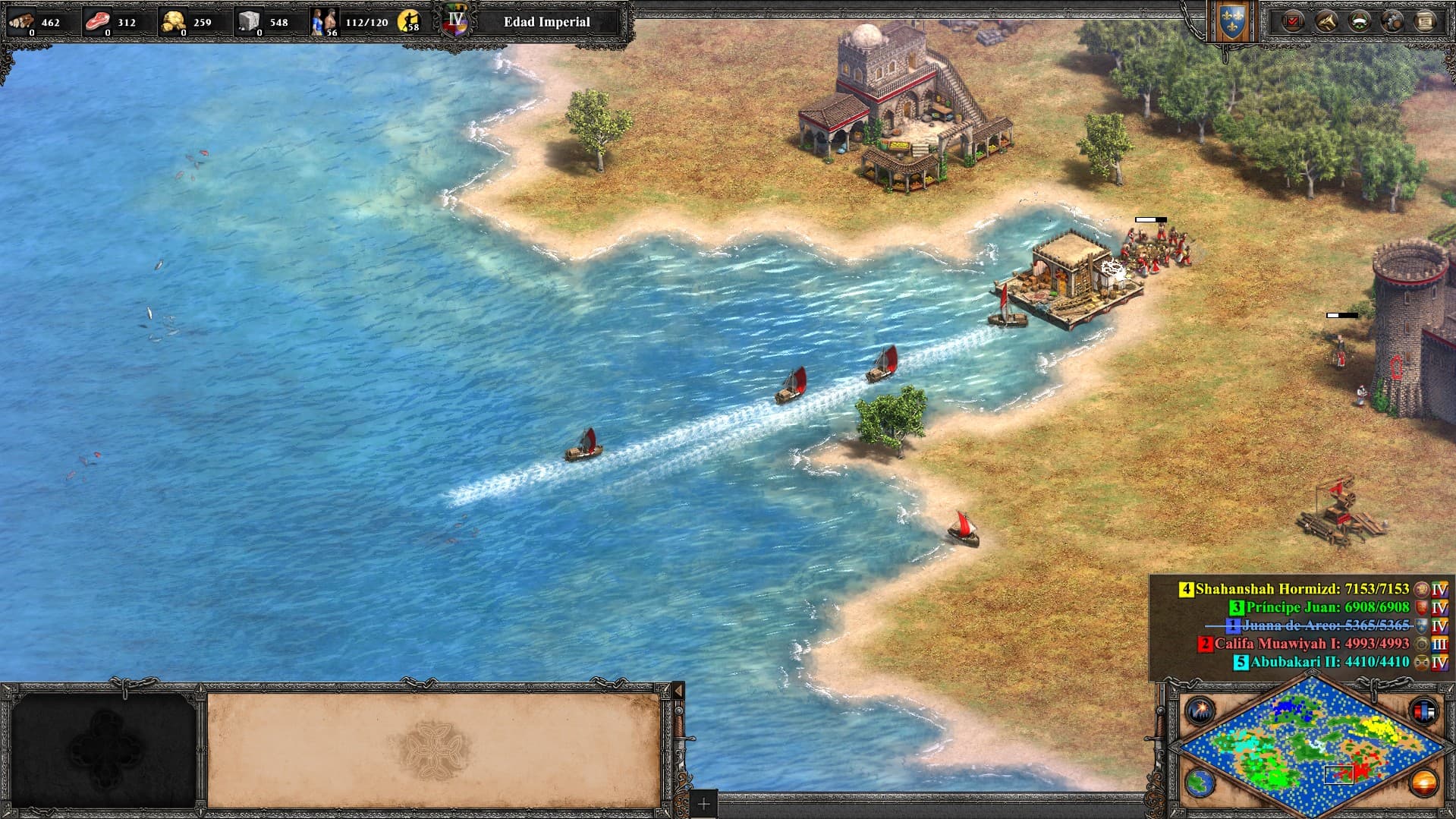Click the wood resource icon
The height and width of the screenshot is (819, 1456).
pyautogui.click(x=21, y=21)
